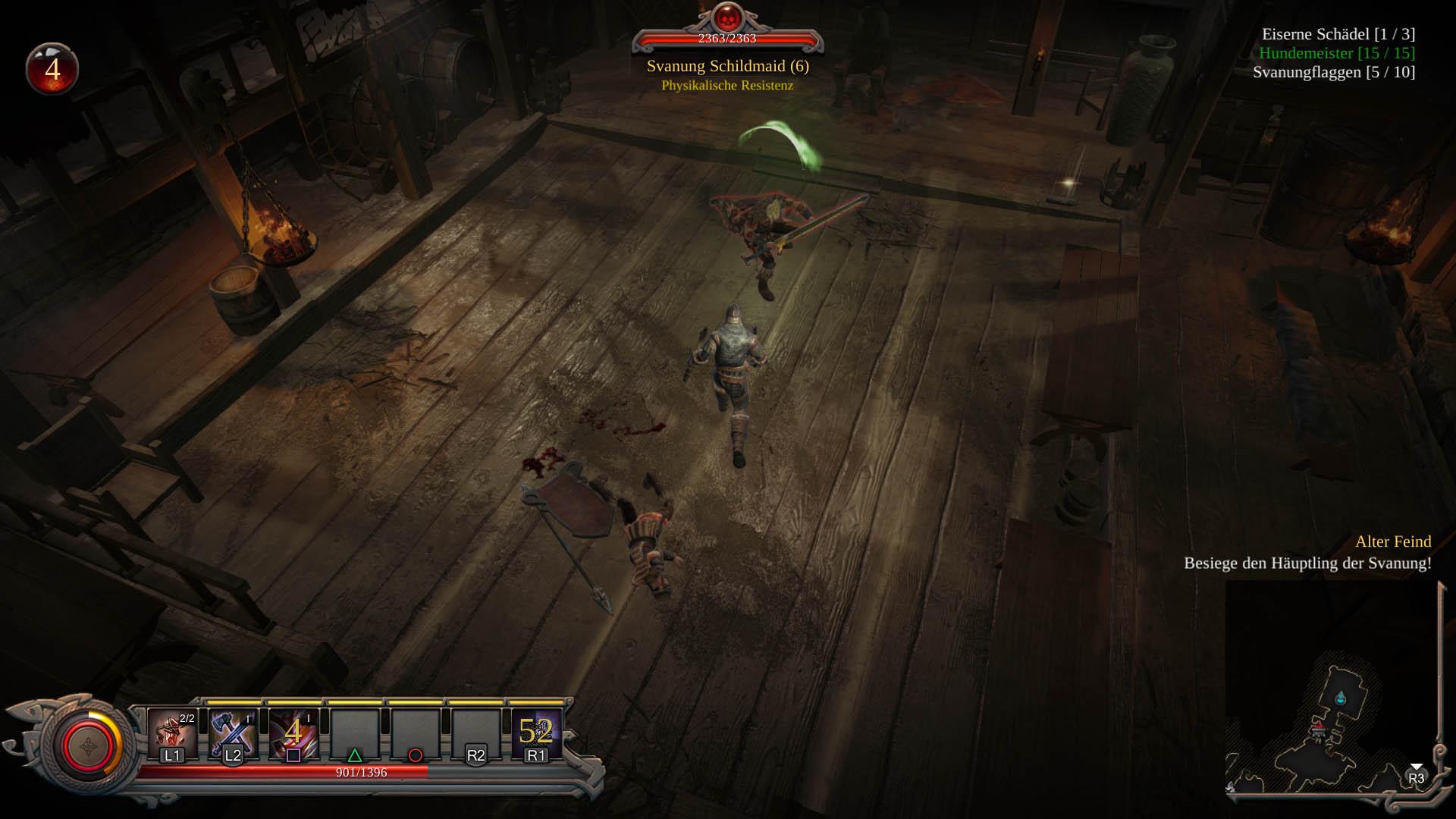The image size is (1456, 819).
Task: Click the round rage orb emblem
Action: (88, 746)
